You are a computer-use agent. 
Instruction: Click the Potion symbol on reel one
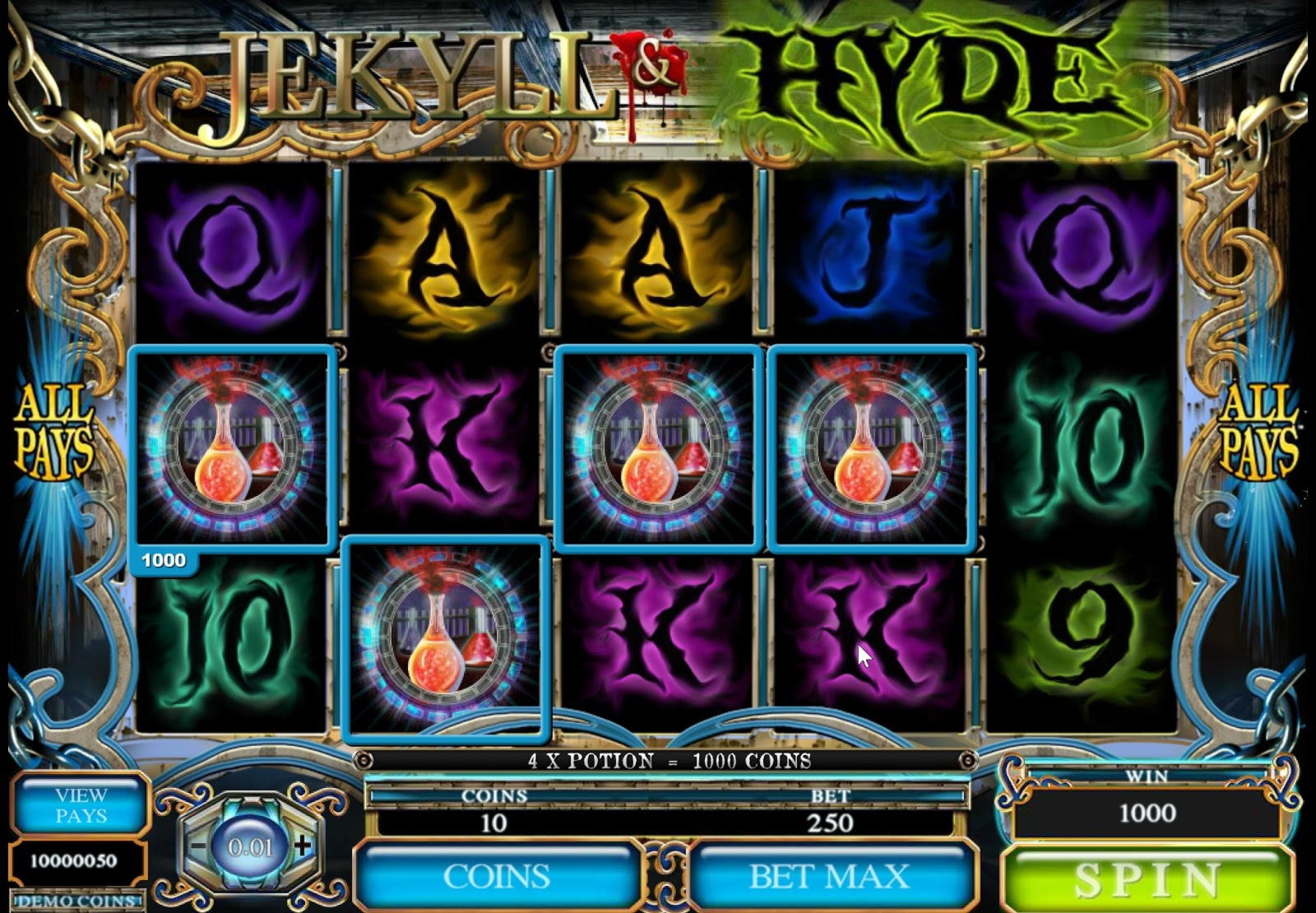[233, 447]
